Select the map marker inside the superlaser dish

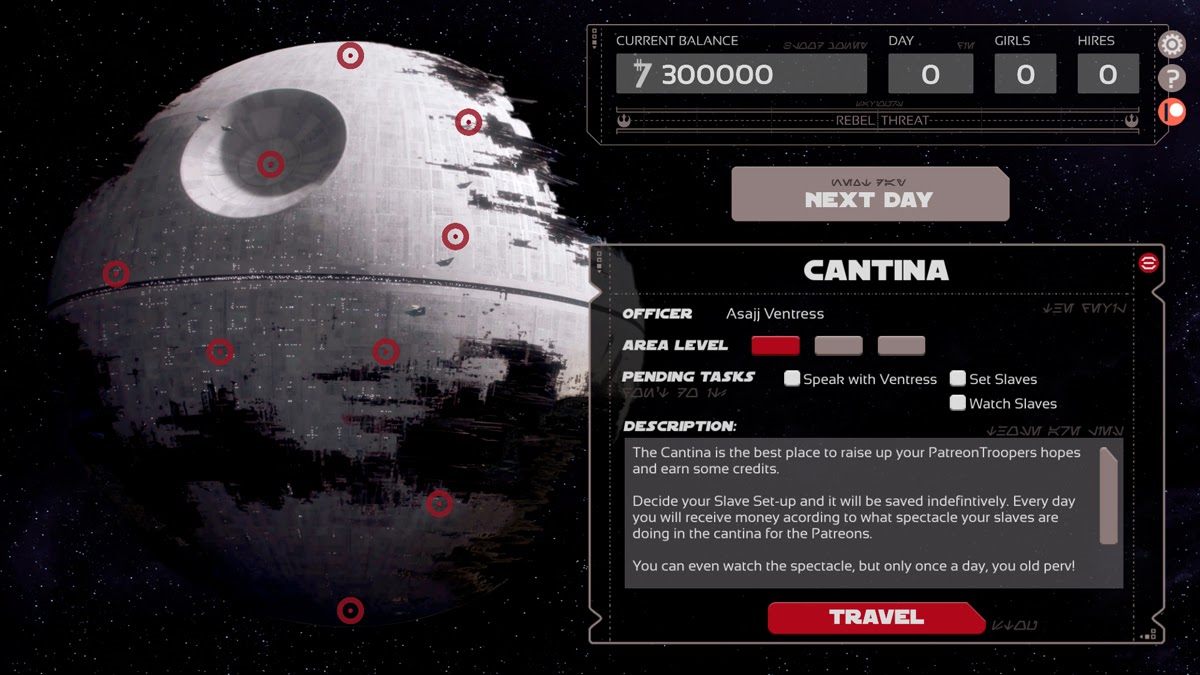pos(270,164)
